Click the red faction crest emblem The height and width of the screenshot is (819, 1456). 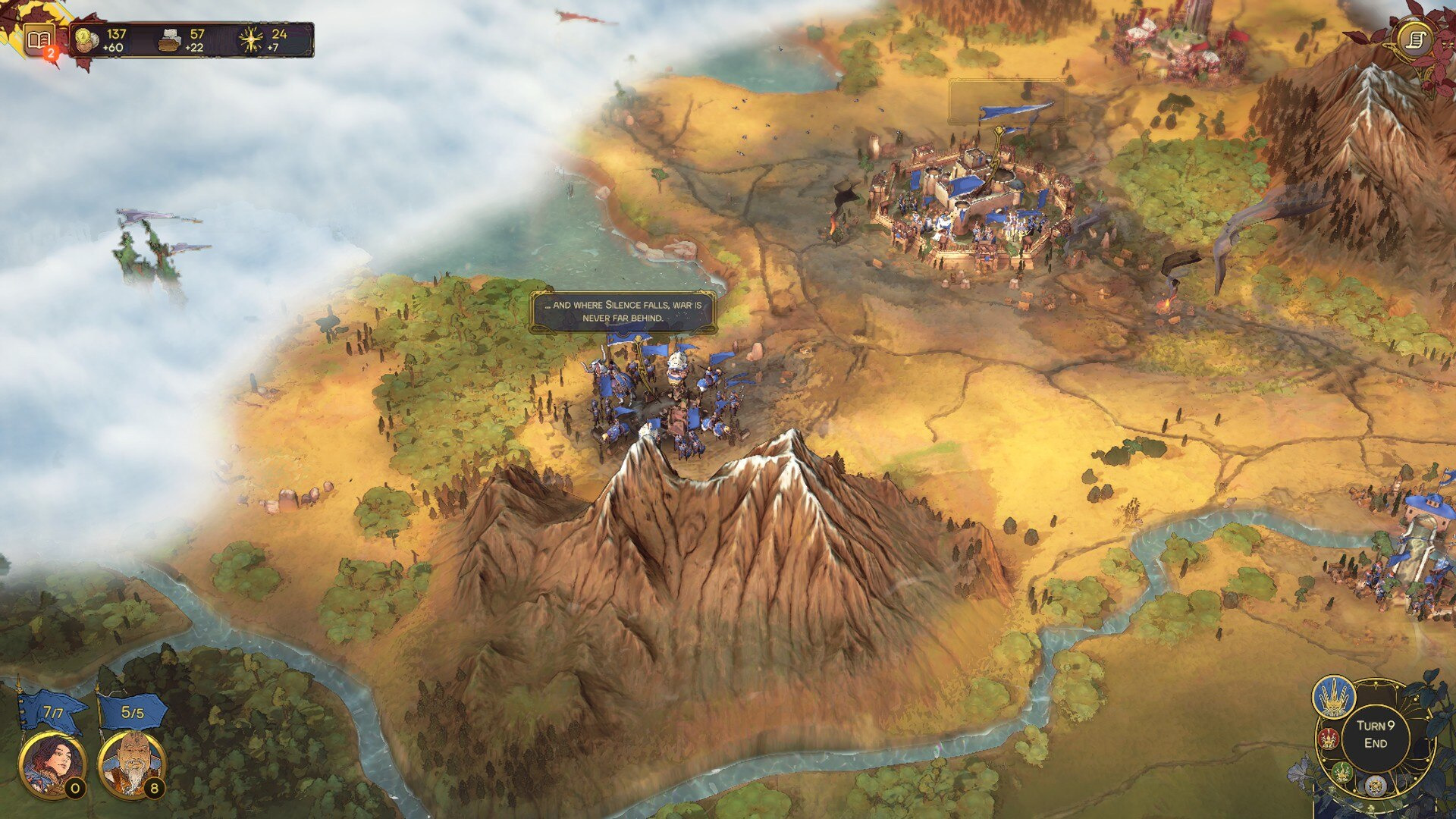pyautogui.click(x=1329, y=738)
